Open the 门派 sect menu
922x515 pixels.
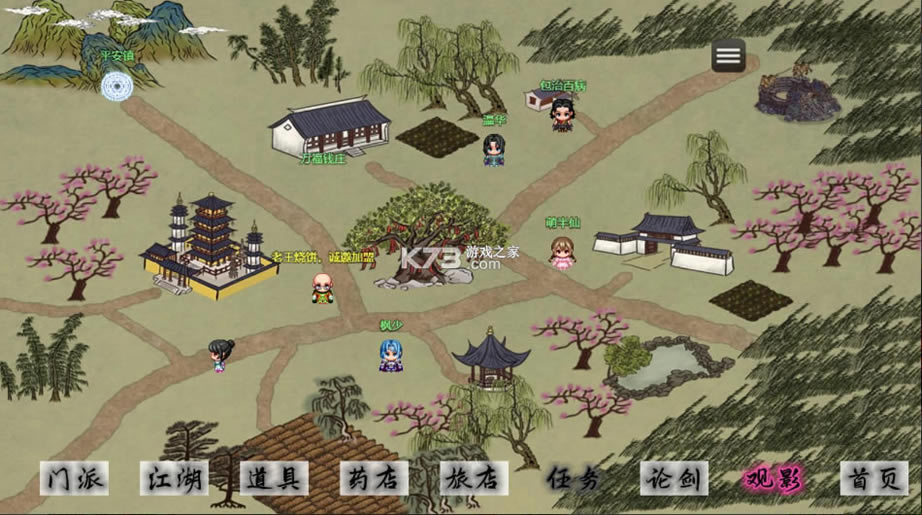click(x=74, y=478)
